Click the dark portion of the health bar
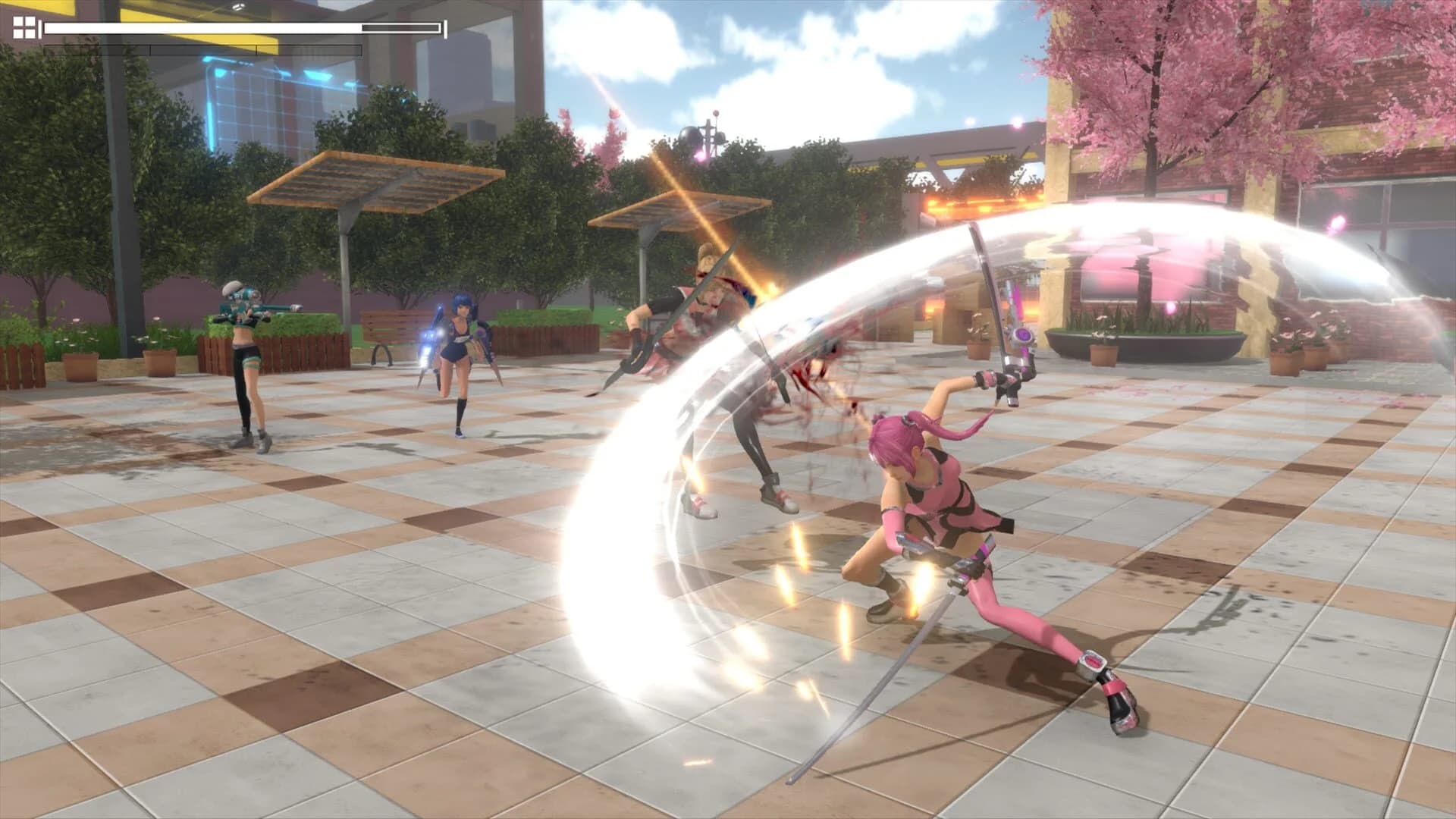 tap(402, 29)
